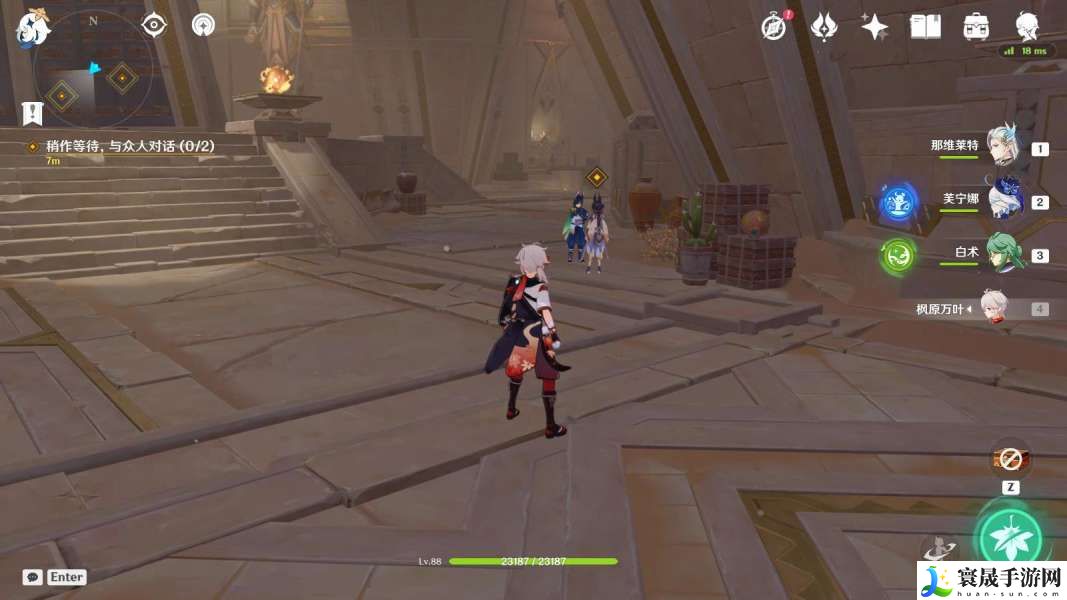Open the character screen icon
The height and width of the screenshot is (600, 1067).
tap(1027, 27)
